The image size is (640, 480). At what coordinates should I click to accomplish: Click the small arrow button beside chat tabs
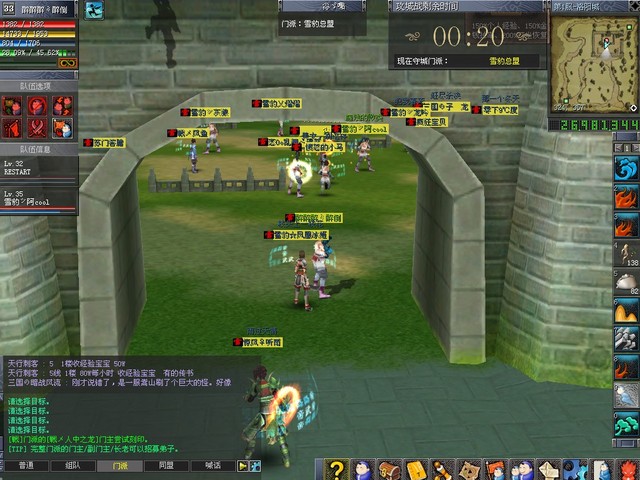pyautogui.click(x=243, y=465)
